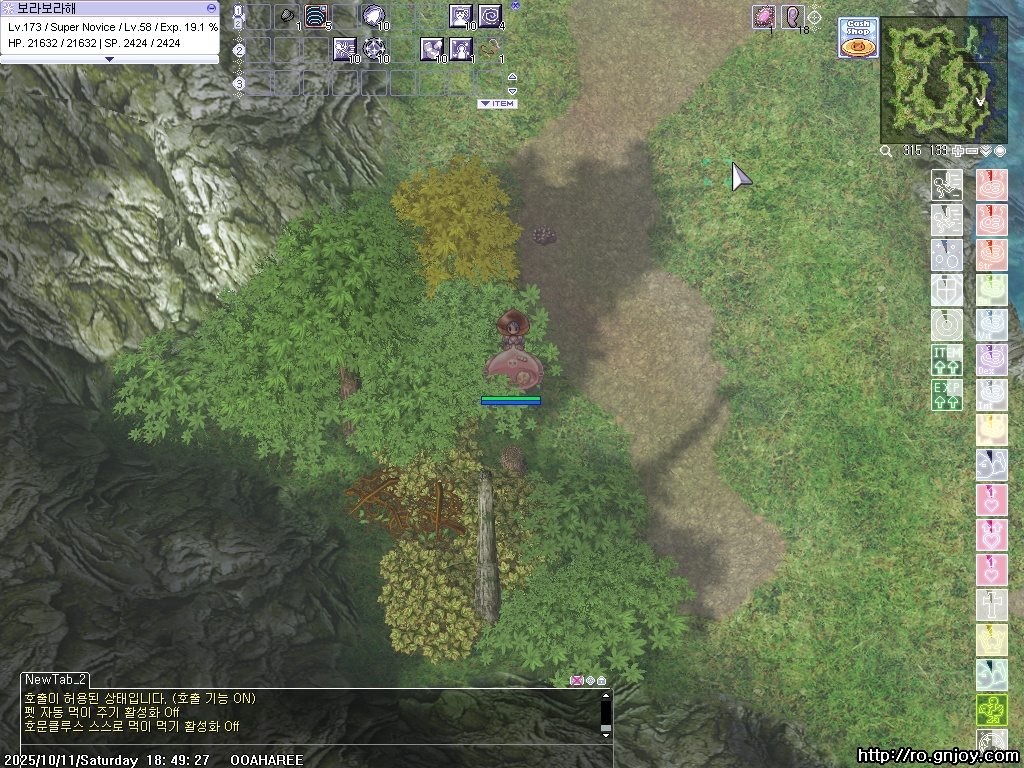Select the green clover buff icon
The width and height of the screenshot is (1024, 768).
coord(991,711)
